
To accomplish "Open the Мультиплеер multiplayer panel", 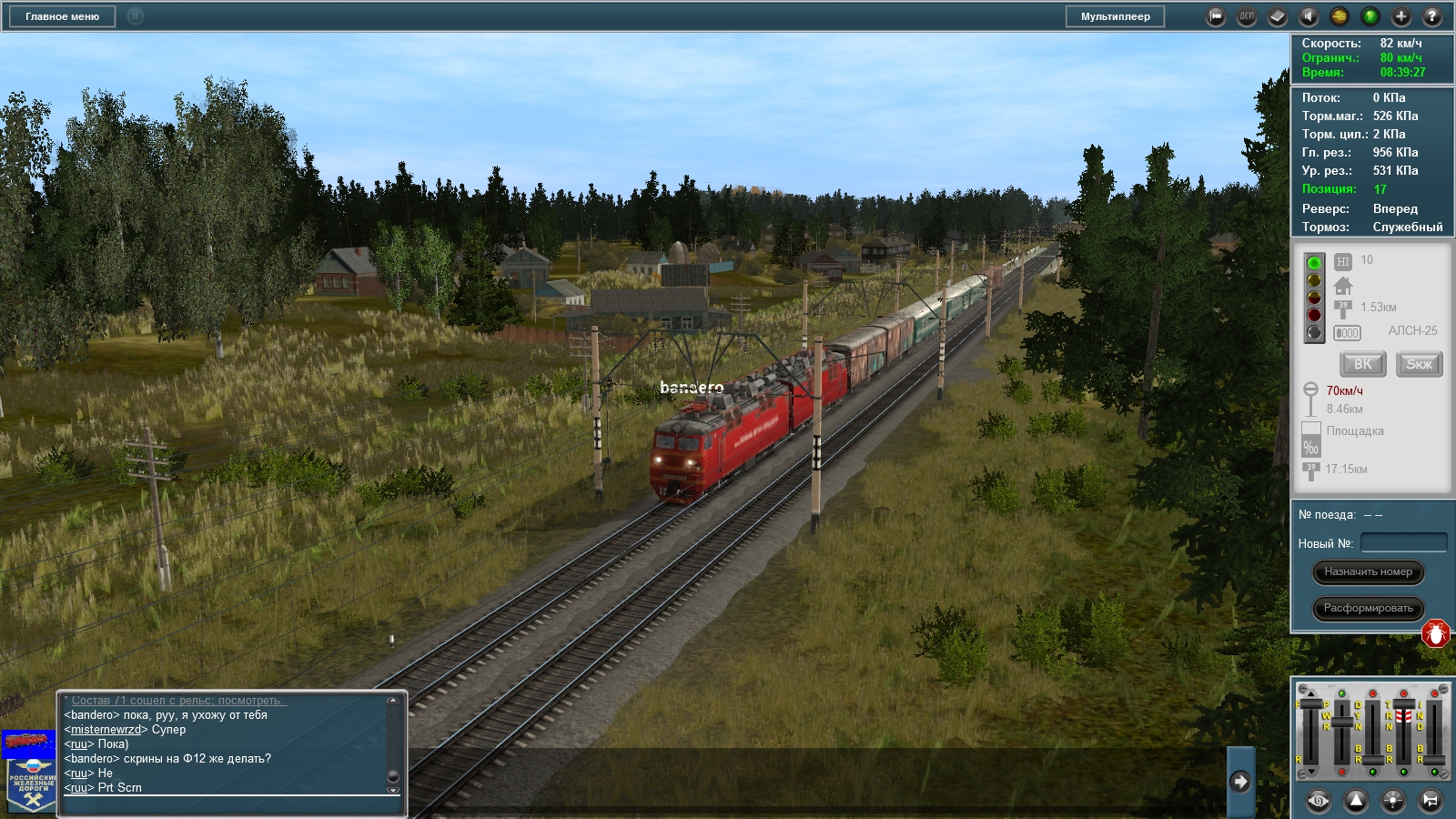I will point(1115,16).
